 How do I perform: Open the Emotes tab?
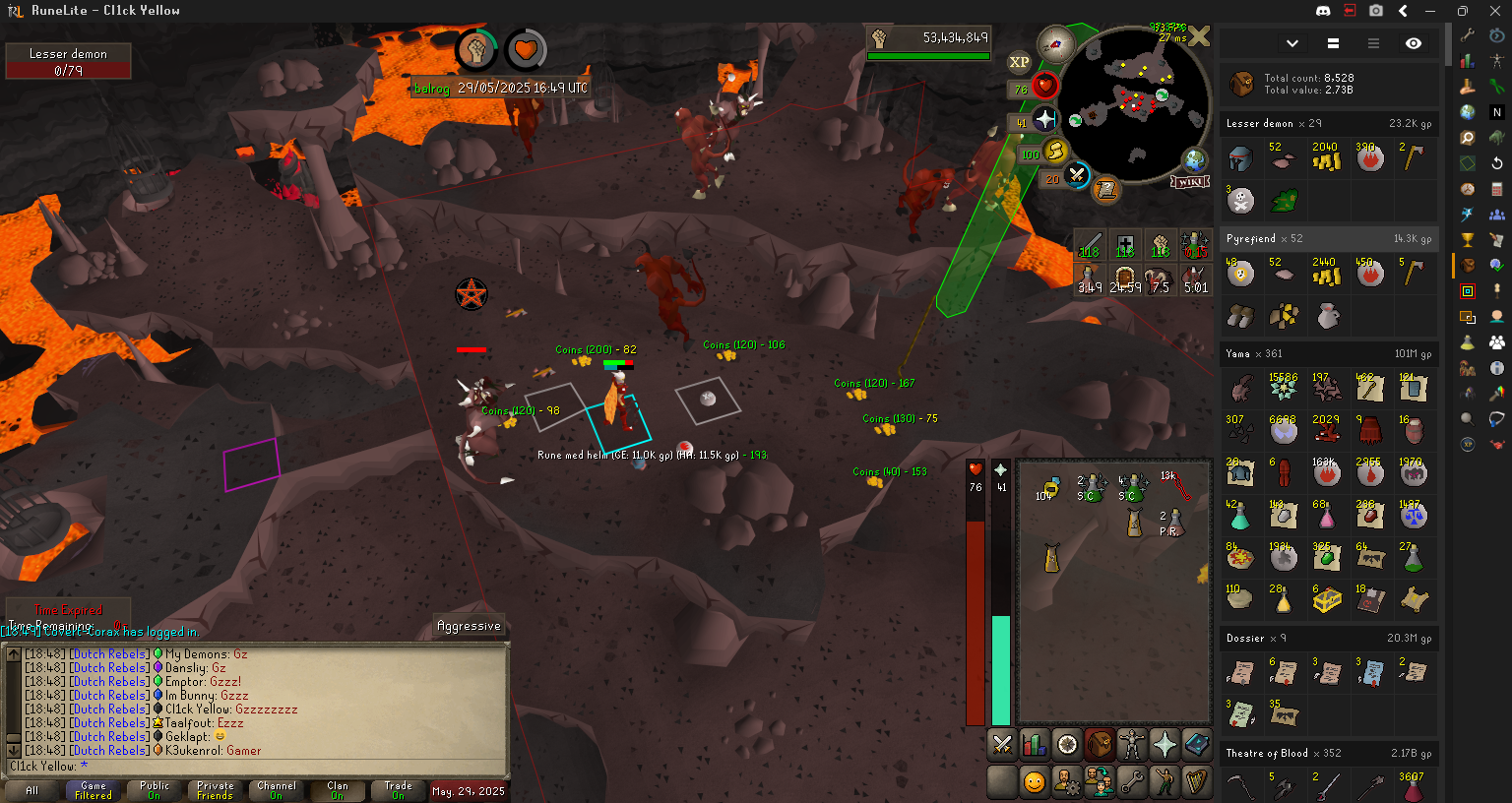click(1165, 782)
